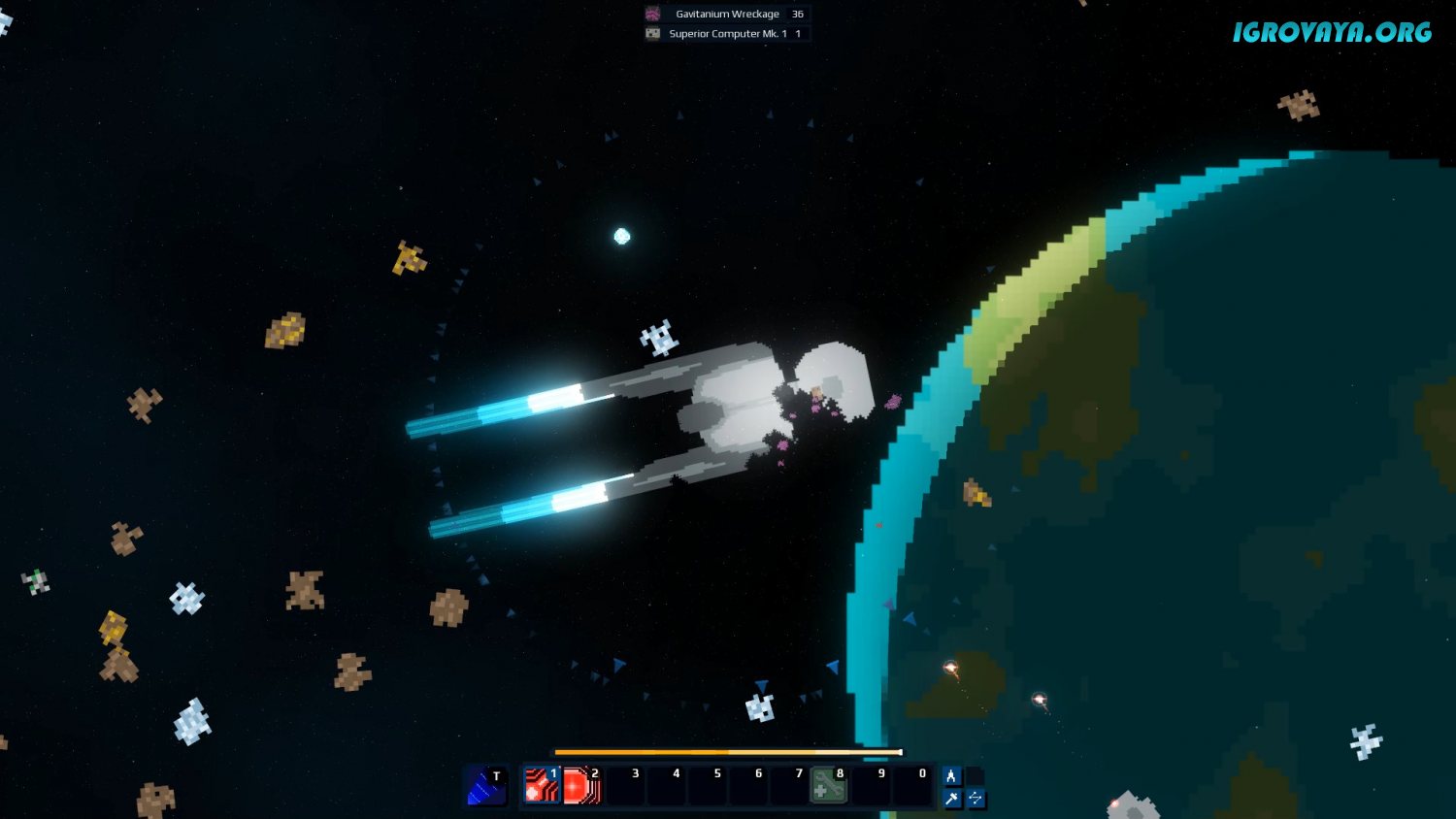
Task: Choose the red glowing weapon in slot 2
Action: click(582, 786)
